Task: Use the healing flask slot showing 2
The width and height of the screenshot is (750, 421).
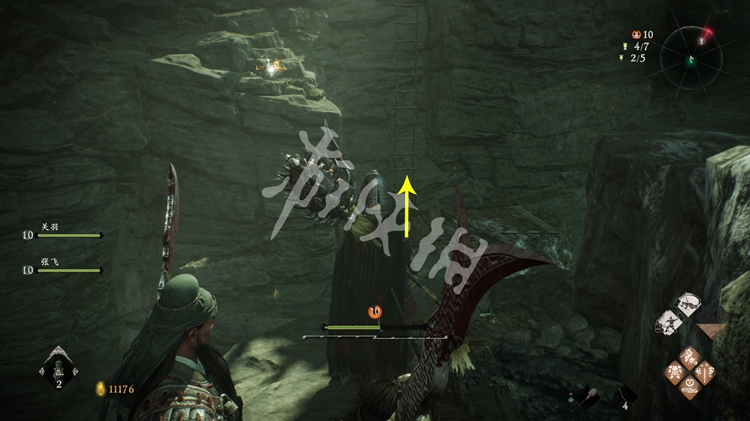Action: click(x=58, y=368)
